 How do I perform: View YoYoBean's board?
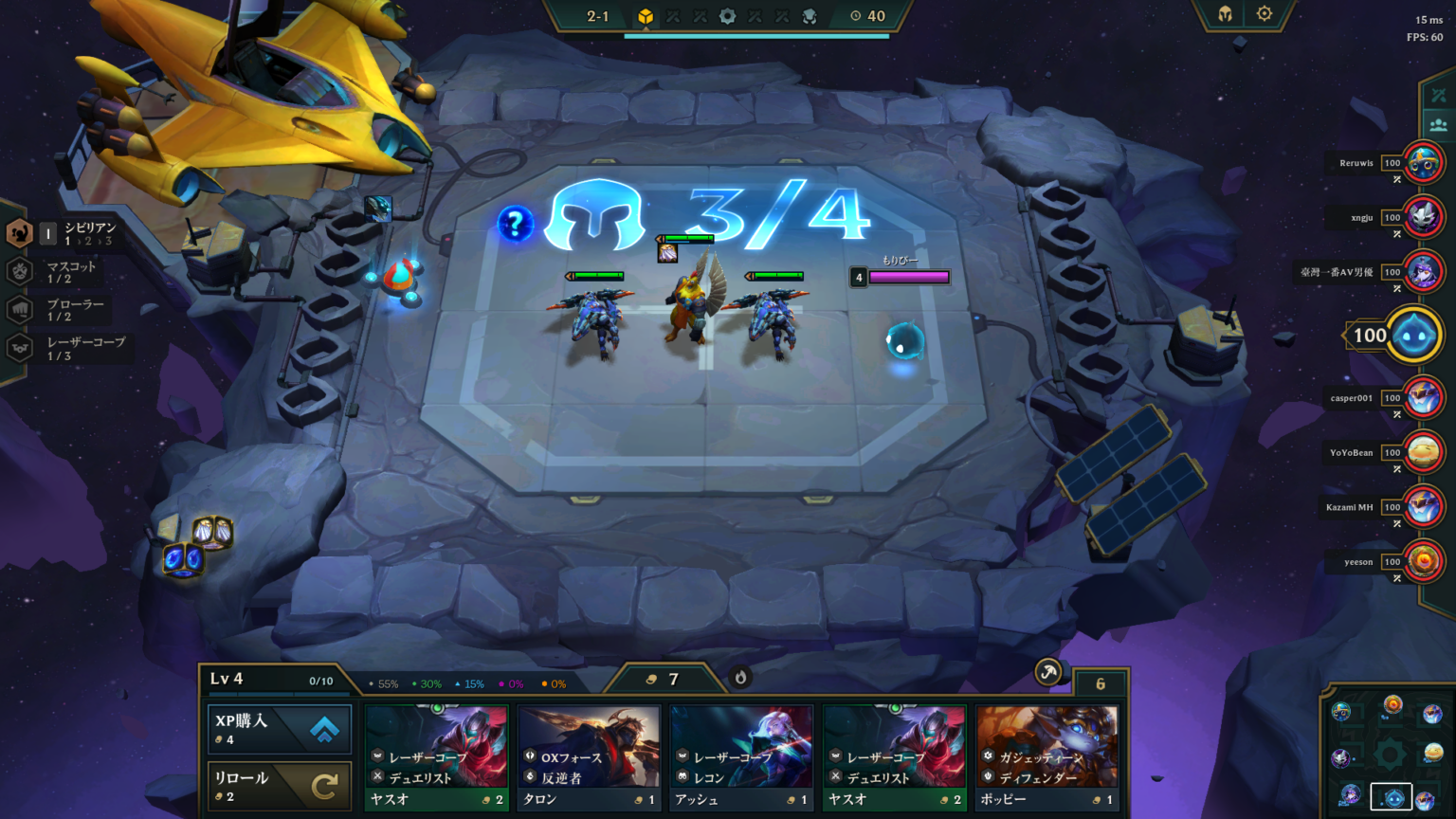[x=1423, y=453]
